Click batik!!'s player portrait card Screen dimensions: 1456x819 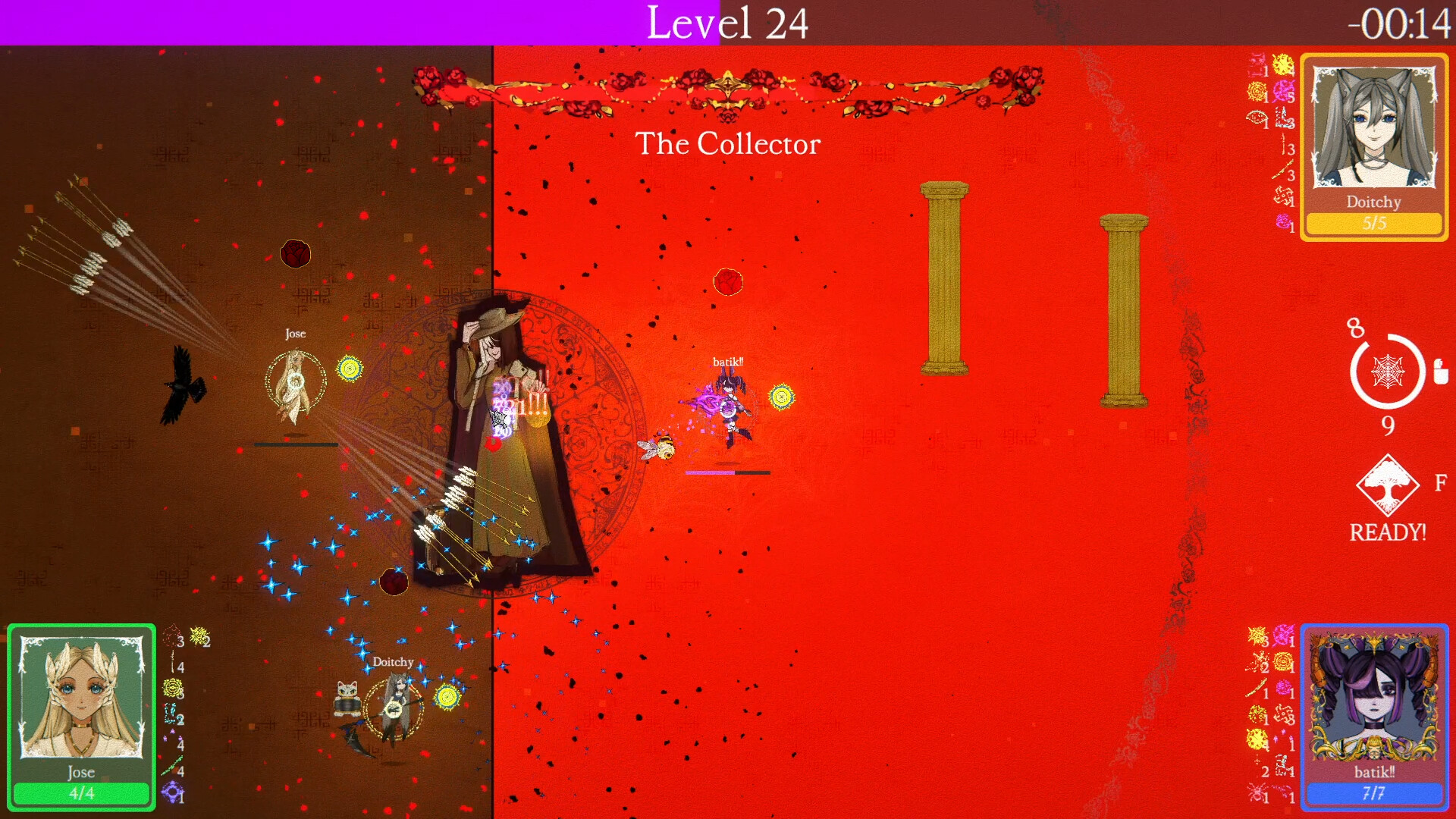[1373, 717]
